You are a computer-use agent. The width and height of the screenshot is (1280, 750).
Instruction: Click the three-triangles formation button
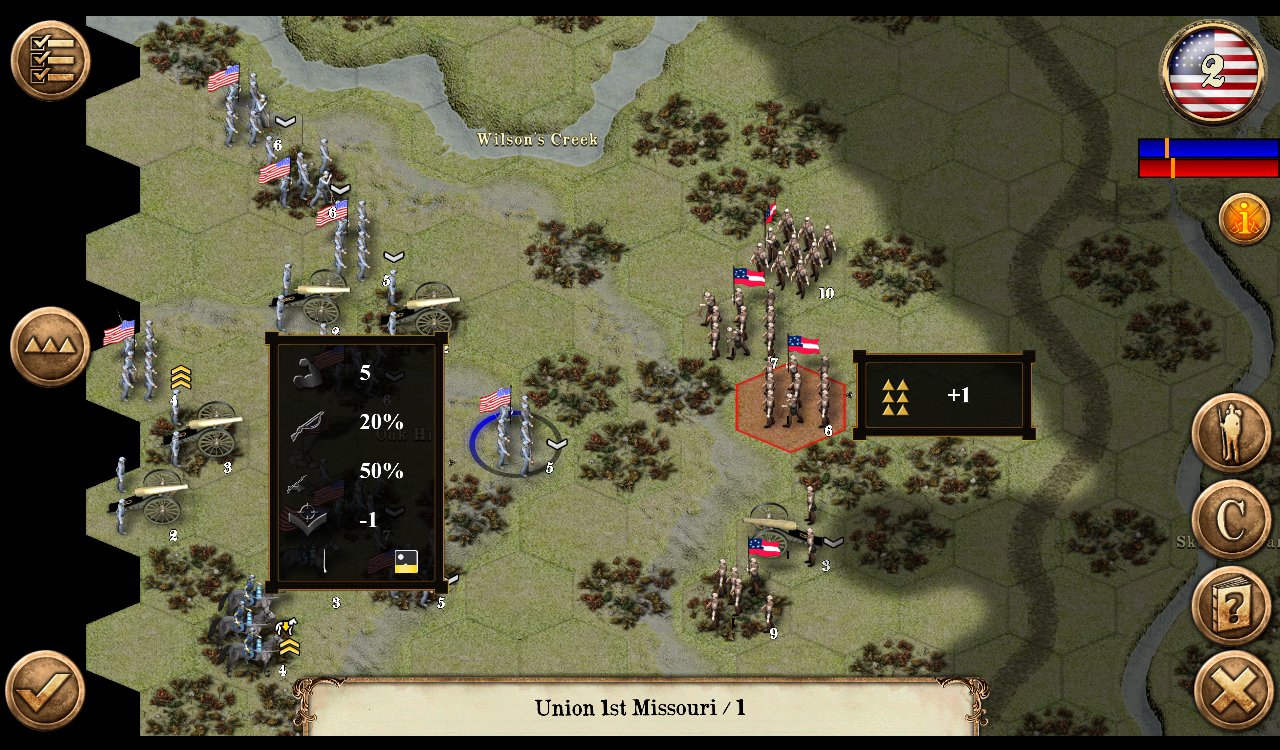coord(50,347)
